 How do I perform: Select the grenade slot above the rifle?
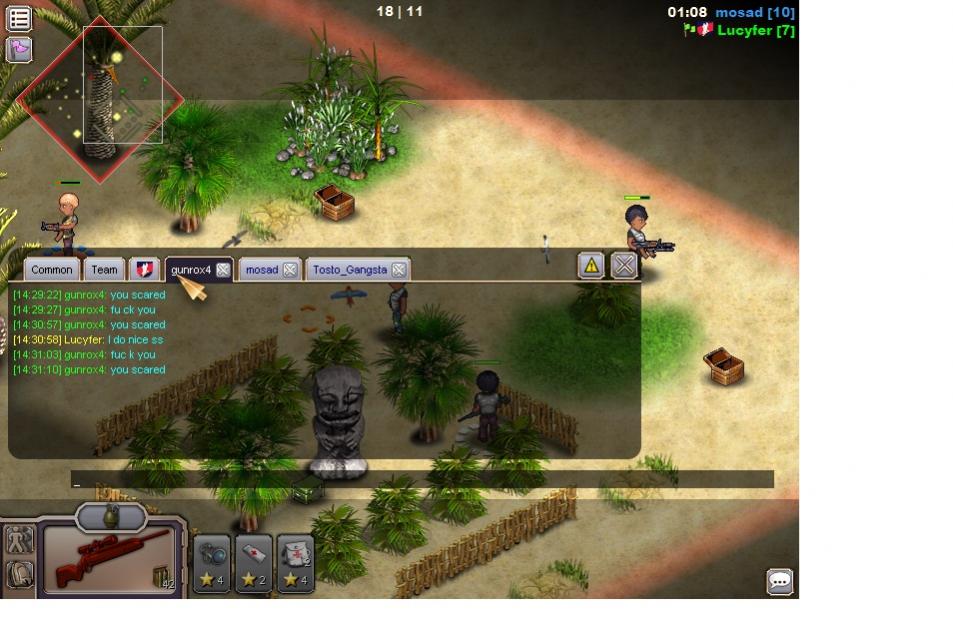pyautogui.click(x=111, y=516)
